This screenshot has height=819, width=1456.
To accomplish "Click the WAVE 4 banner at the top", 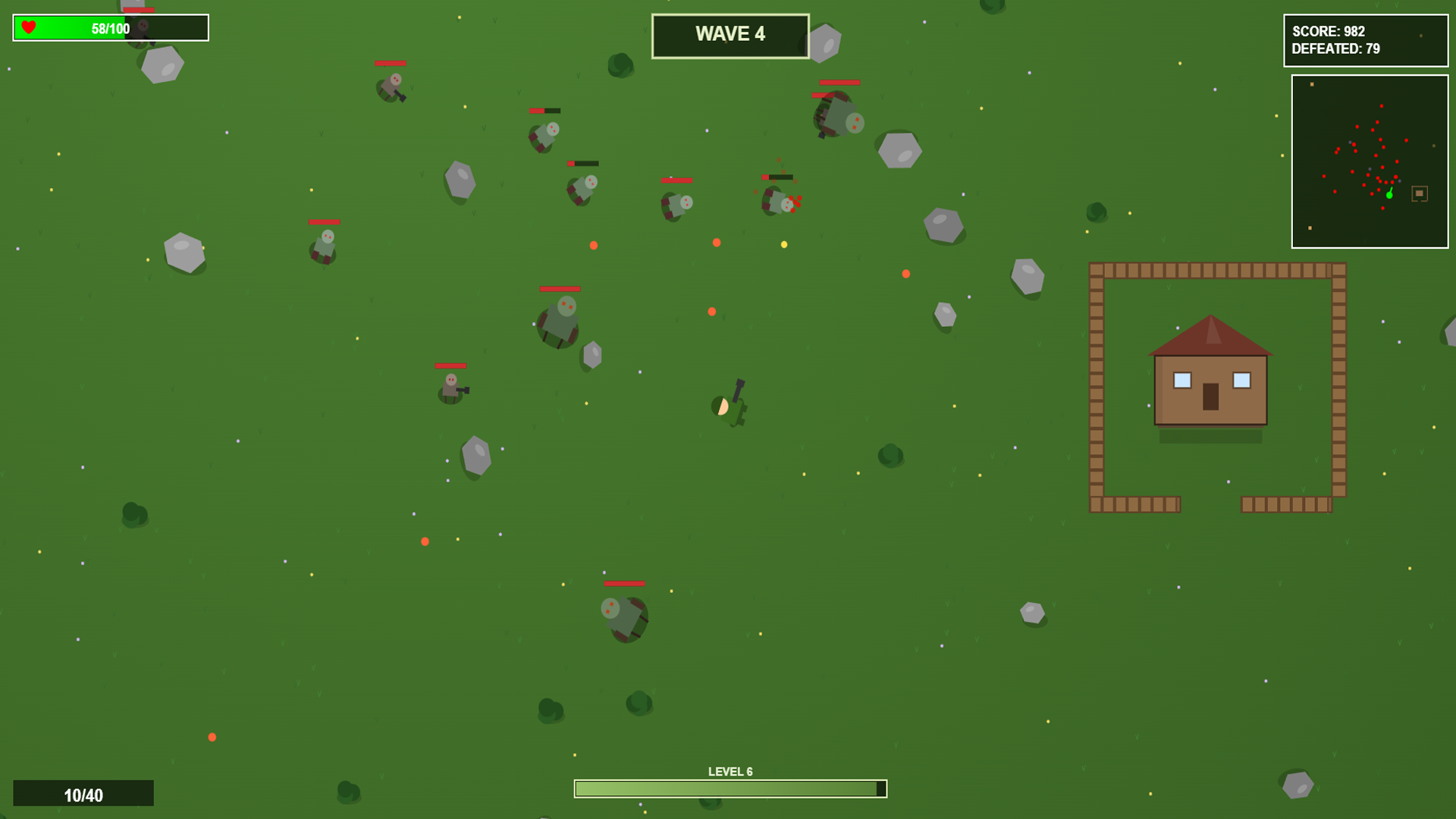I will [x=730, y=34].
